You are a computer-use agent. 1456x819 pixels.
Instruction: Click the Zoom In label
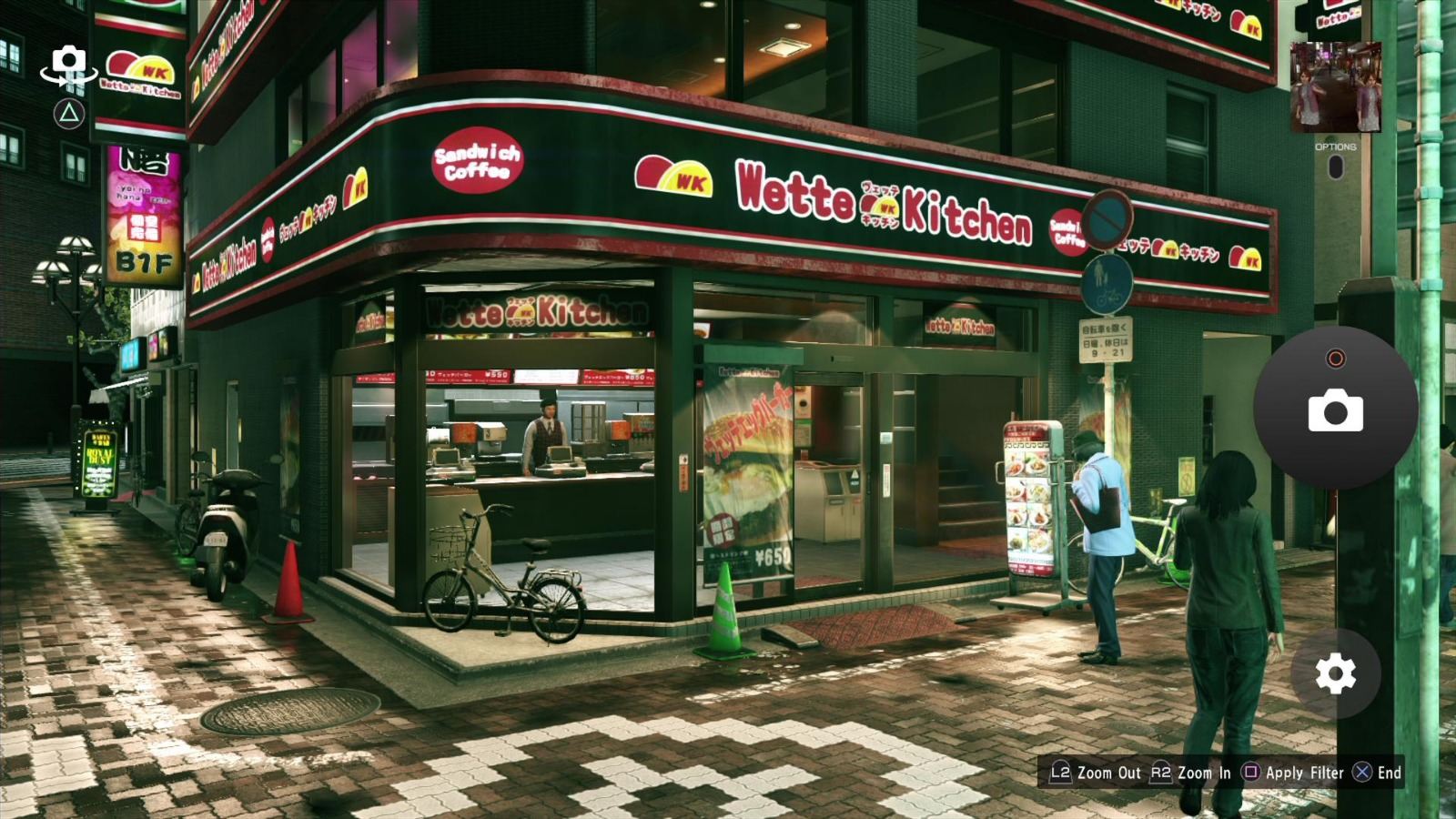point(1204,772)
